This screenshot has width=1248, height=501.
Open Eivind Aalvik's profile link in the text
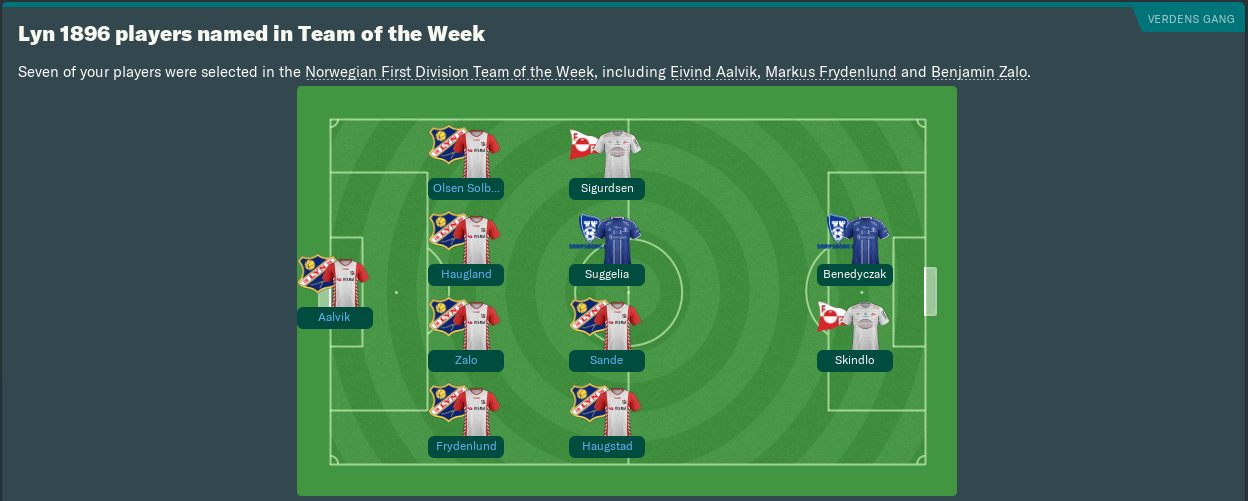(714, 72)
